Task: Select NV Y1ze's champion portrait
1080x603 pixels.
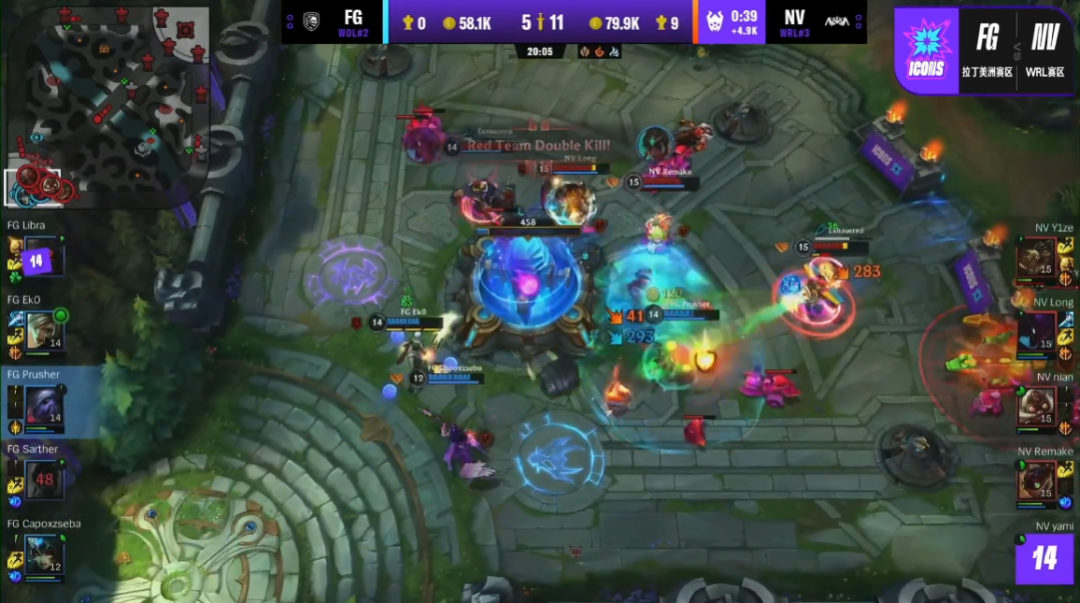Action: [1036, 260]
